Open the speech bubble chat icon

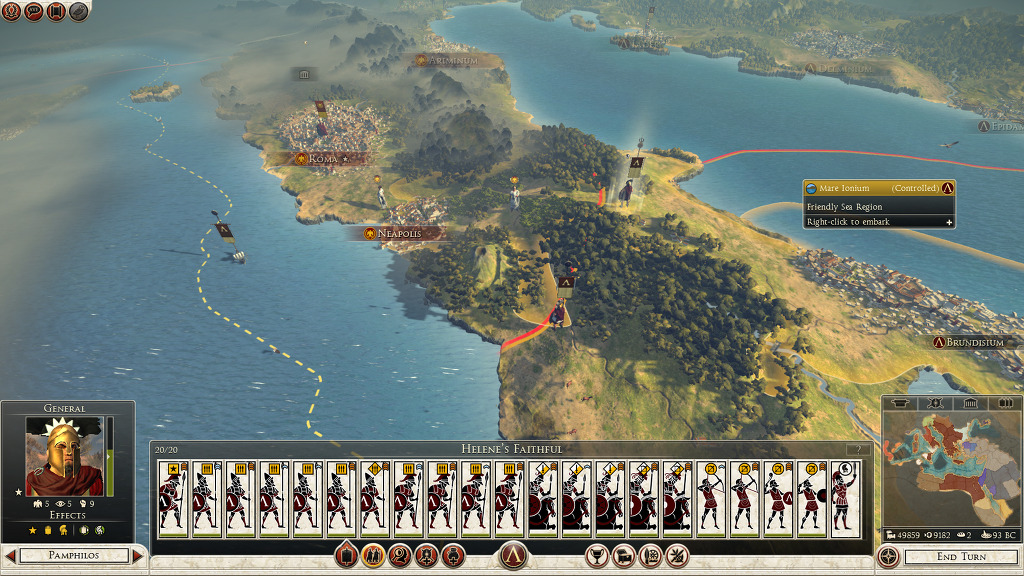pos(33,12)
